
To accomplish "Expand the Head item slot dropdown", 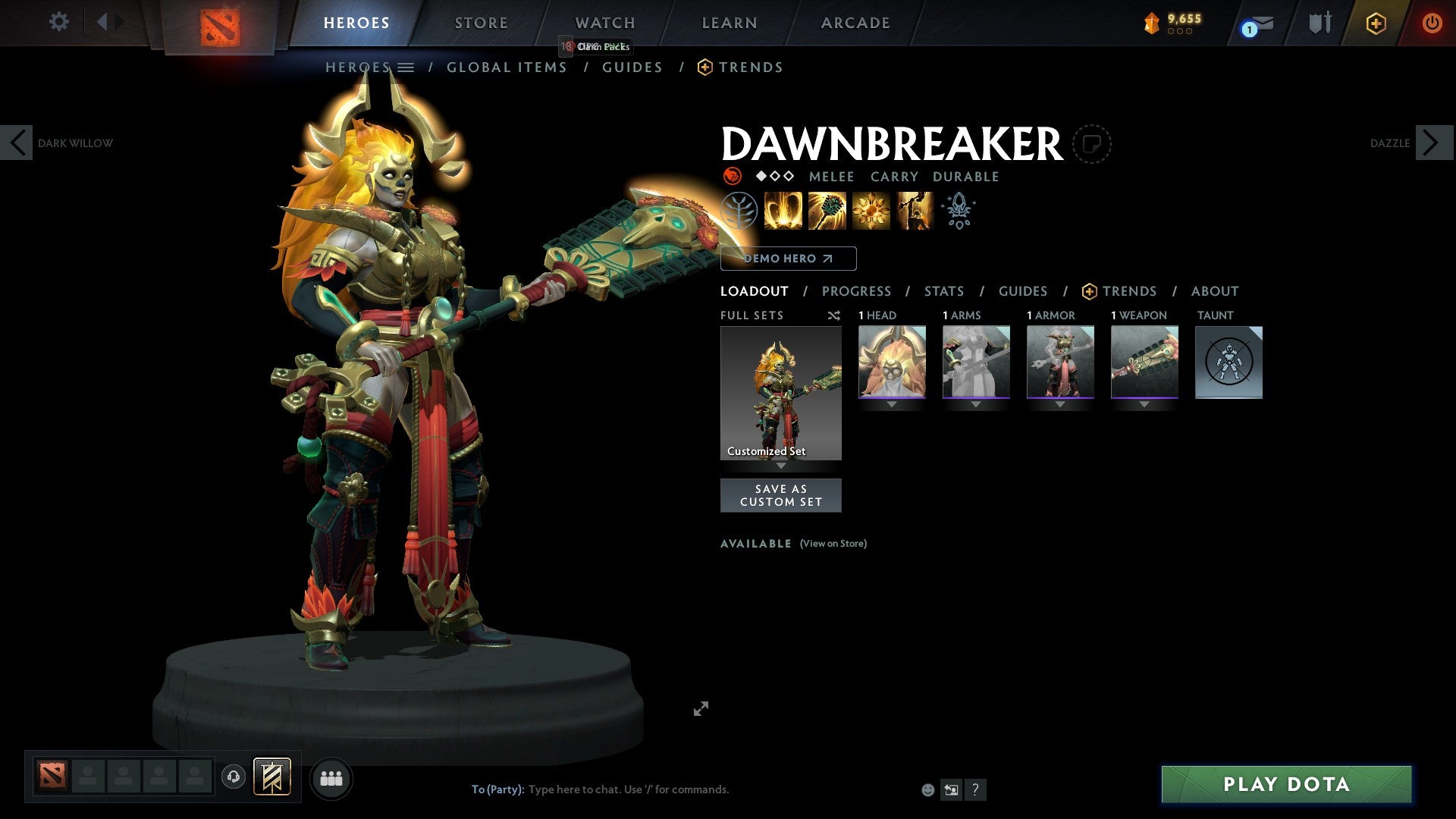I will click(892, 404).
